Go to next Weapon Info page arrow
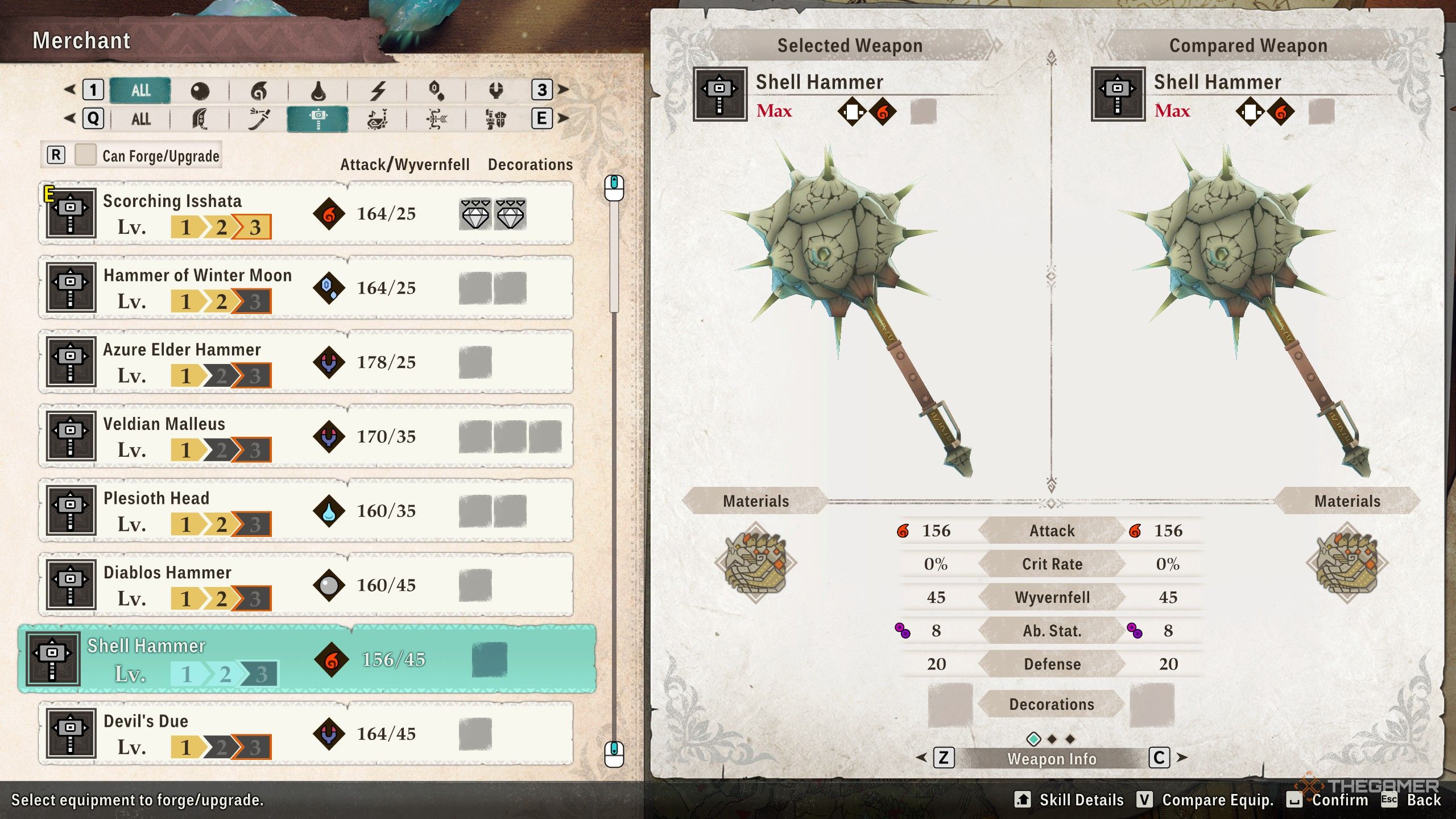Viewport: 1456px width, 819px height. [x=1182, y=758]
